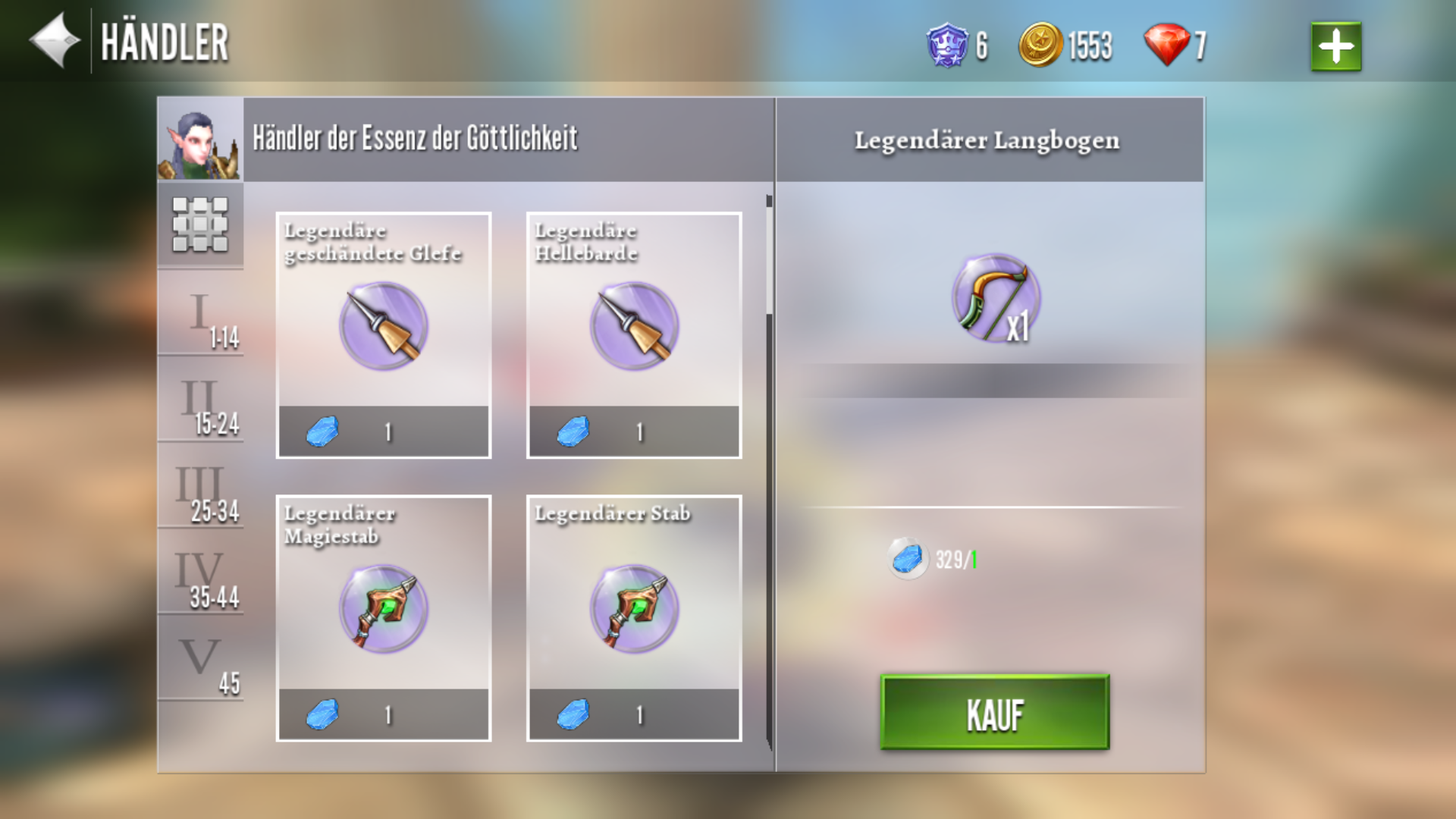Show all items with grid tab

[x=200, y=225]
